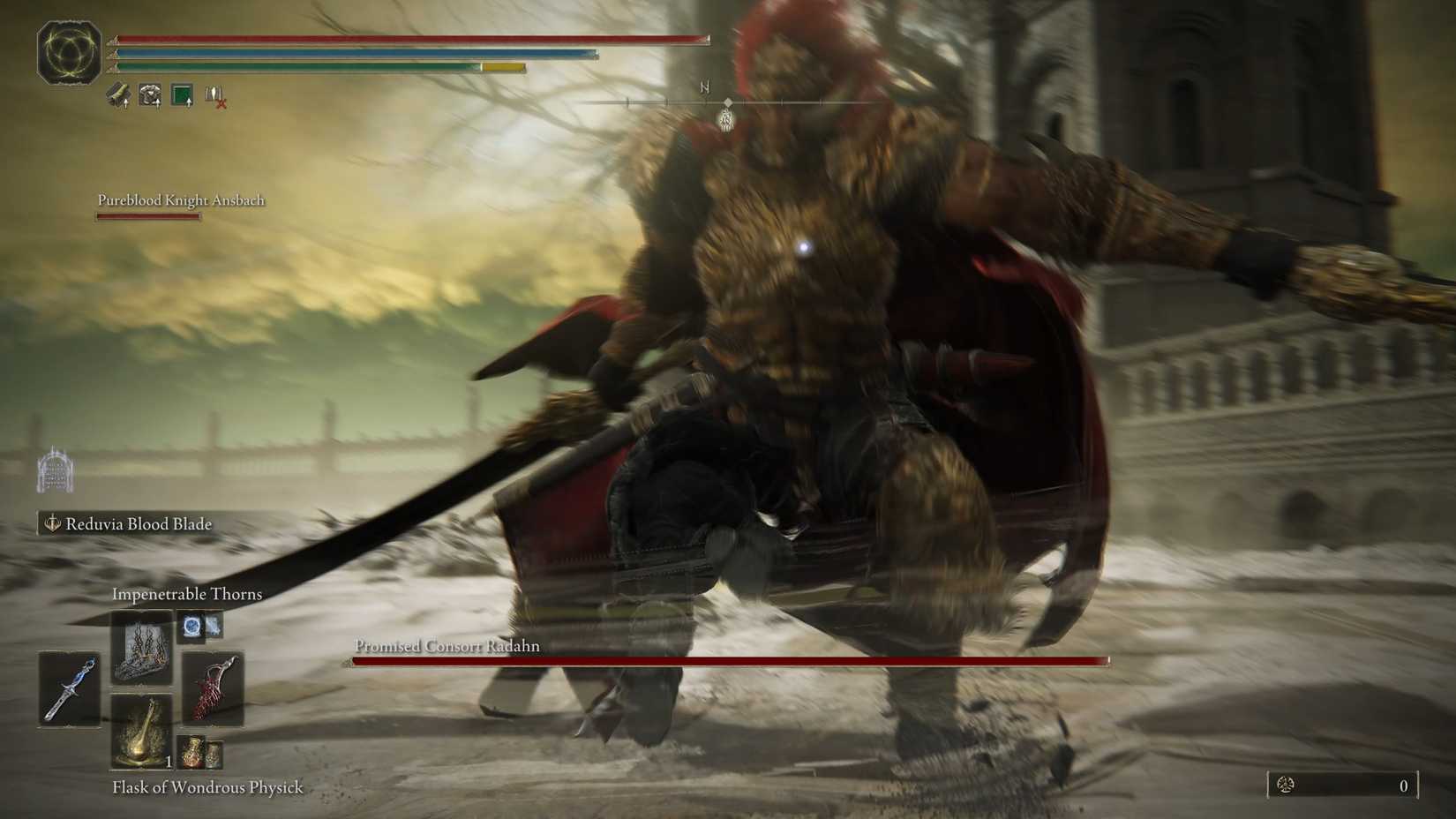This screenshot has height=819, width=1456.
Task: Toggle the red X weapon debuff icon
Action: [x=214, y=97]
